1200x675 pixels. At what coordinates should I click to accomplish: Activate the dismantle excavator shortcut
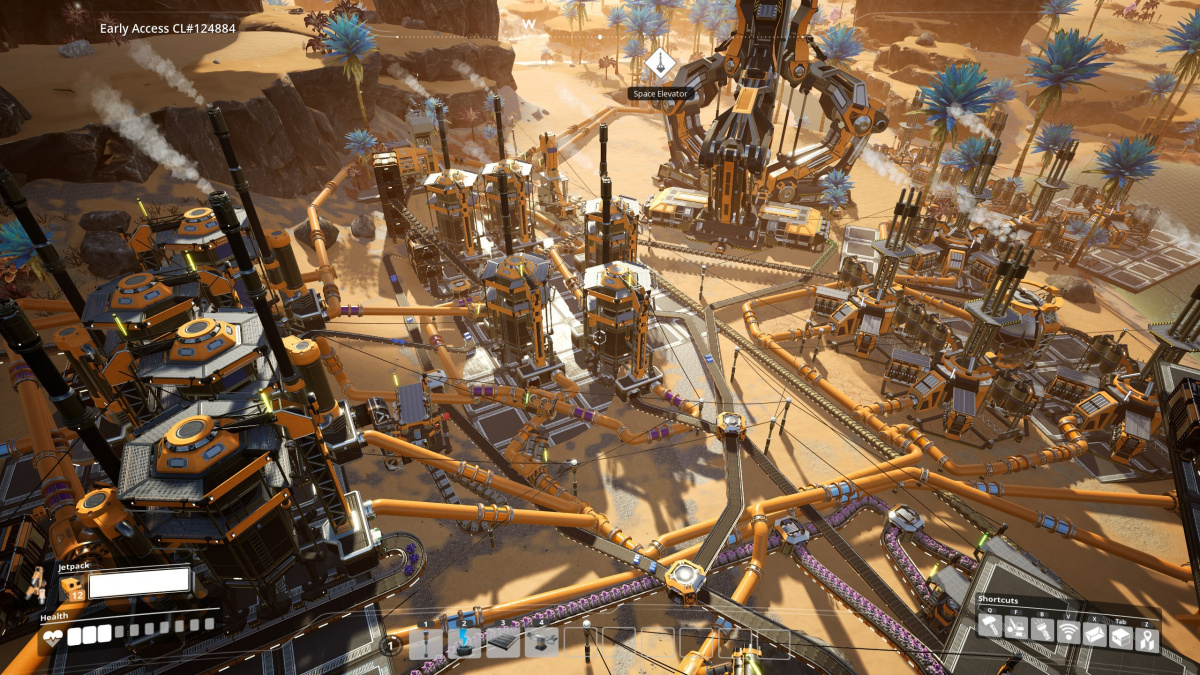[x=1017, y=627]
